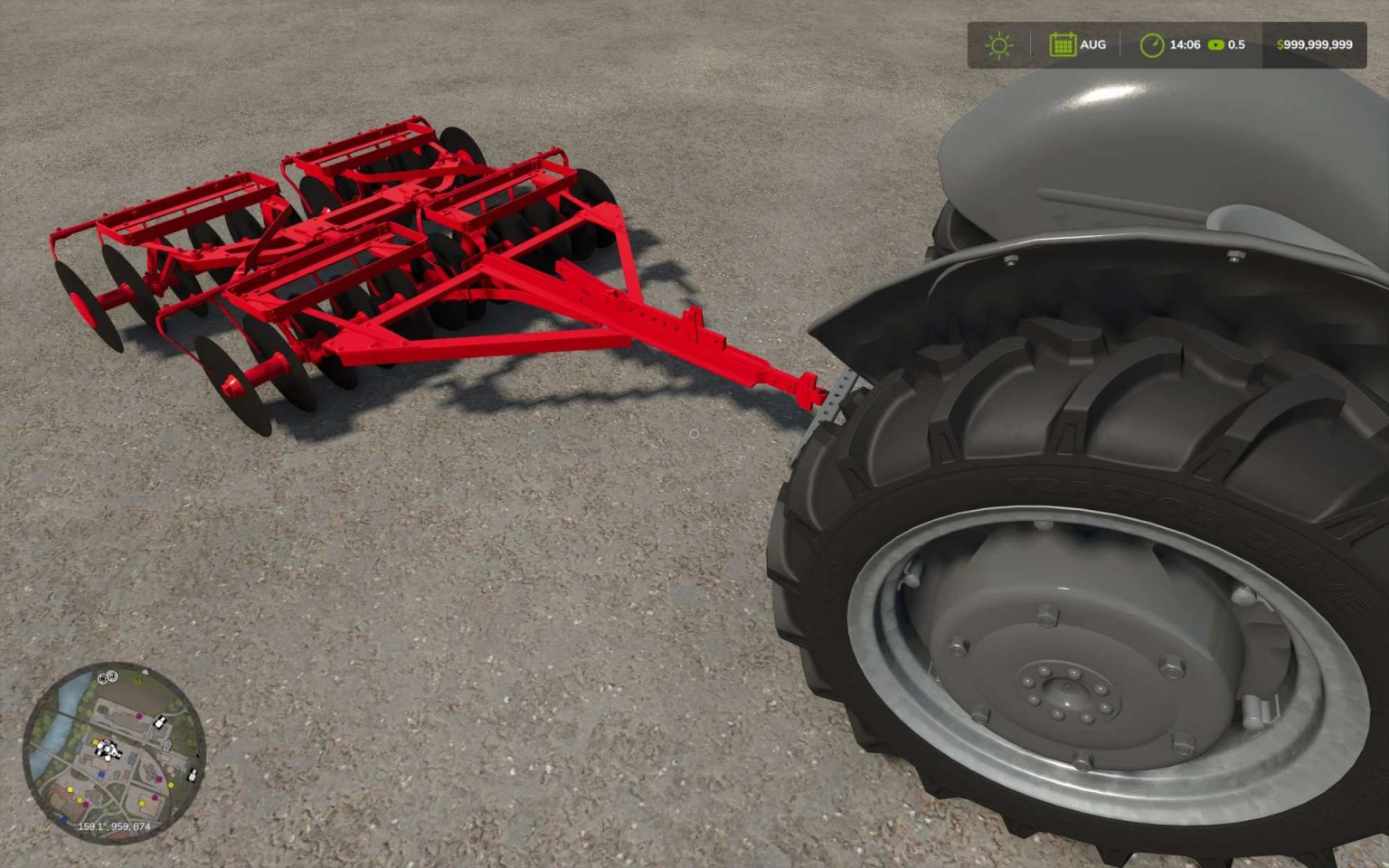
Task: Select the green time-scale play icon
Action: (1216, 44)
